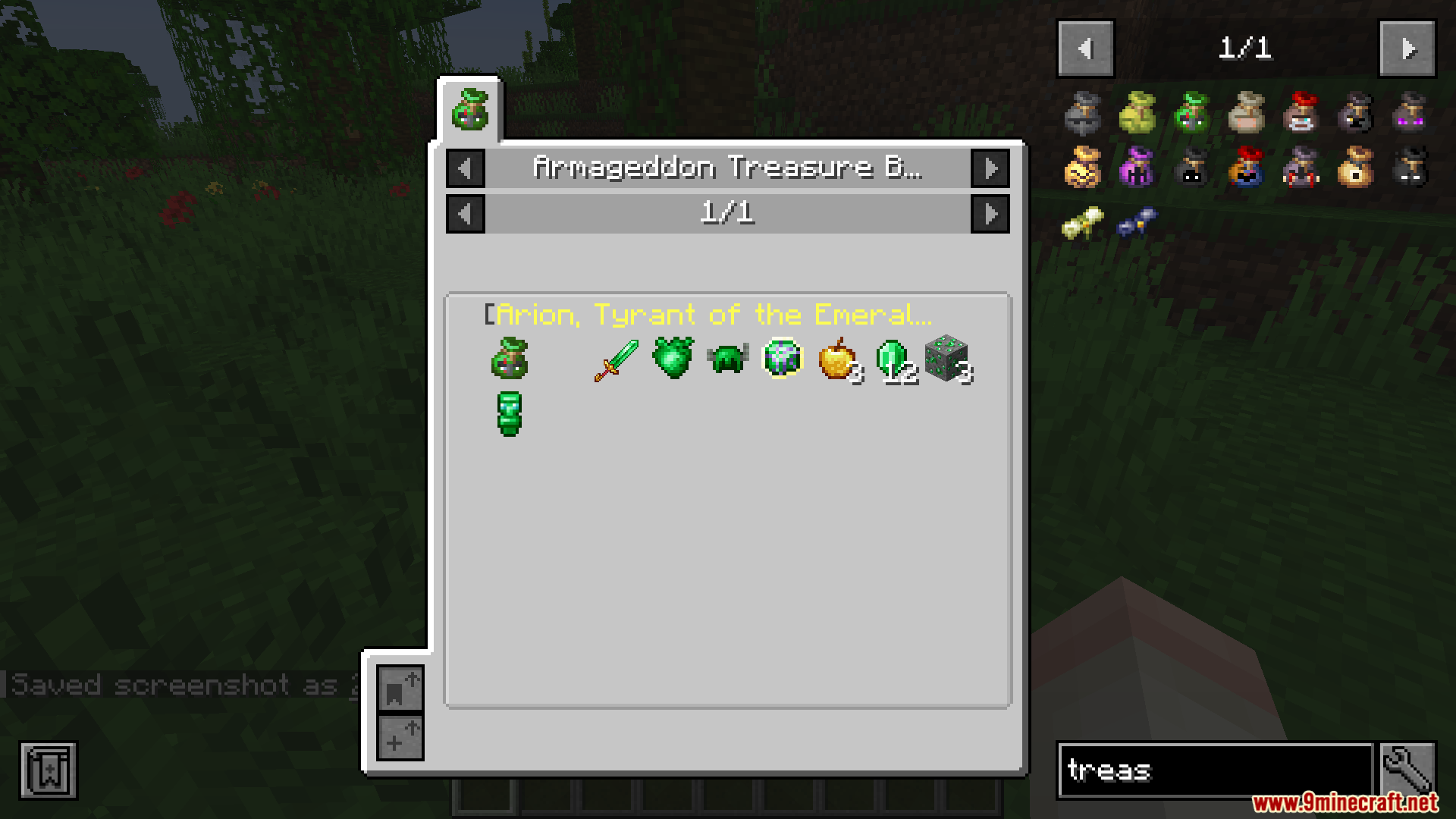This screenshot has height=819, width=1456.
Task: Go to the next recipe category
Action: (990, 168)
